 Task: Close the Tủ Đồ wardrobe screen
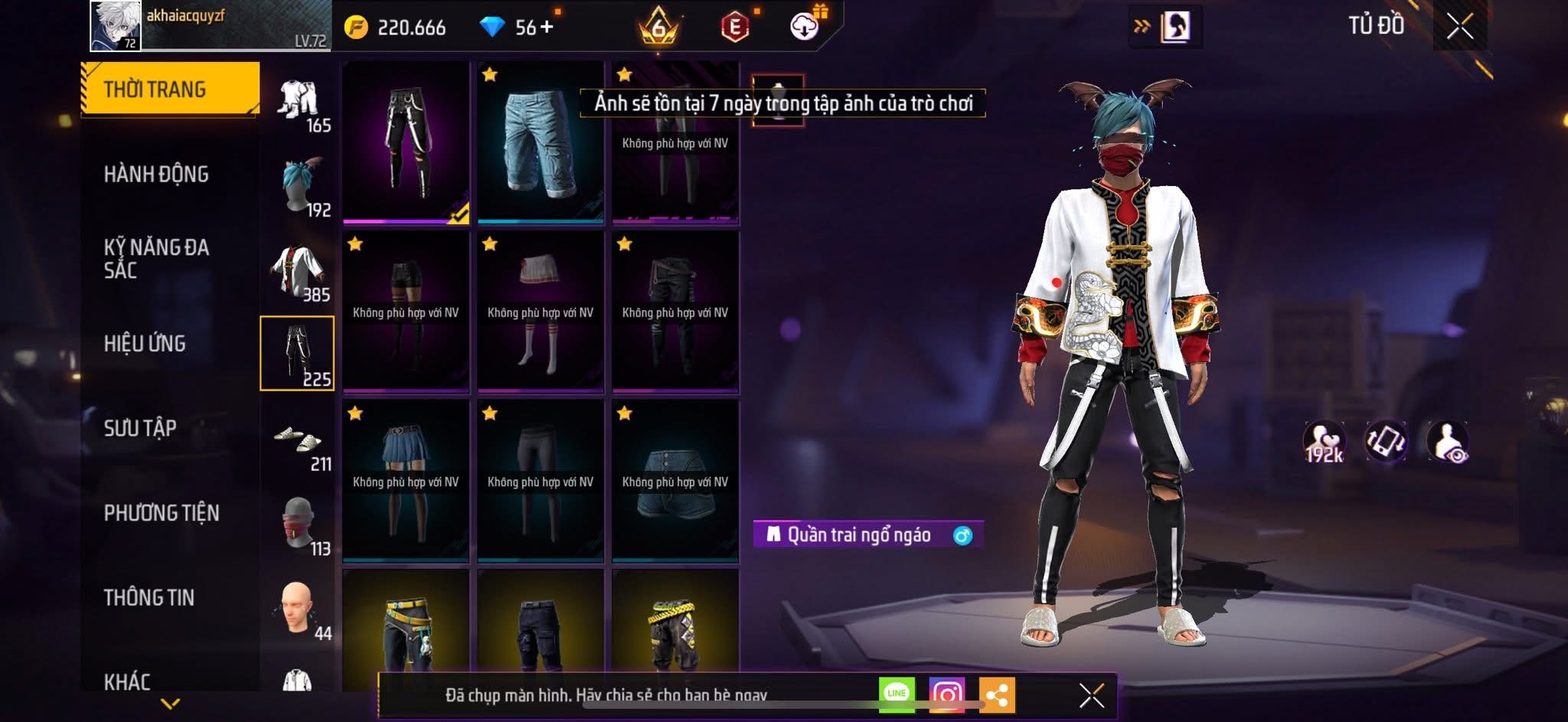click(1459, 27)
